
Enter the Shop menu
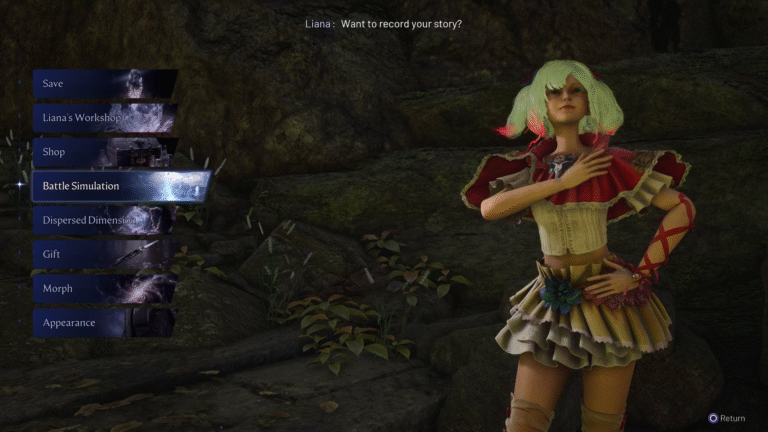103,152
